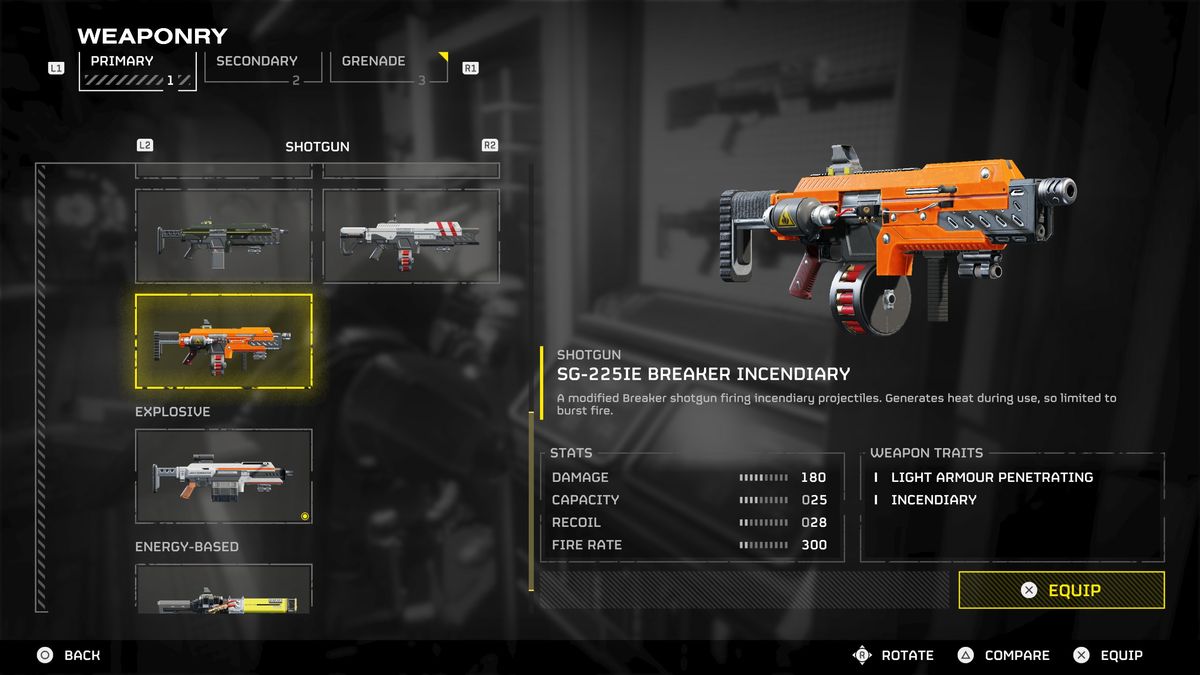Pick the white and red striped shotgun

[411, 236]
